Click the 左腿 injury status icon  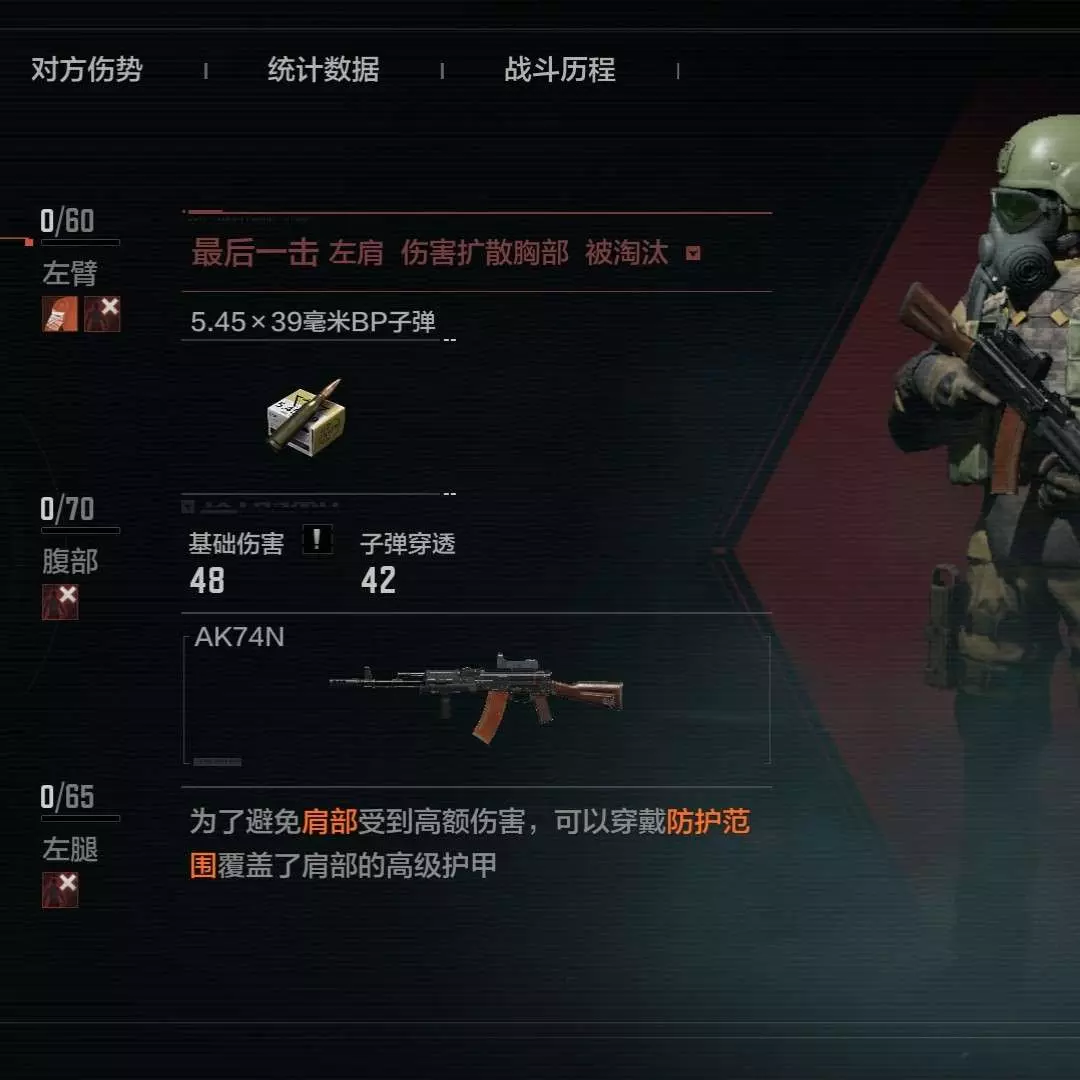[x=60, y=889]
